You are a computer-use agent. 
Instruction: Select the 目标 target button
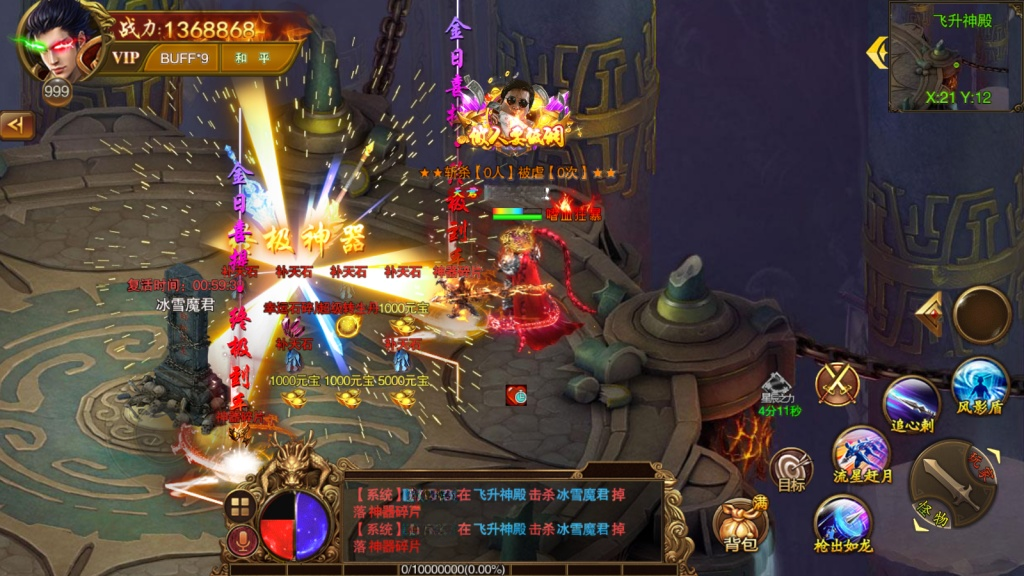791,468
